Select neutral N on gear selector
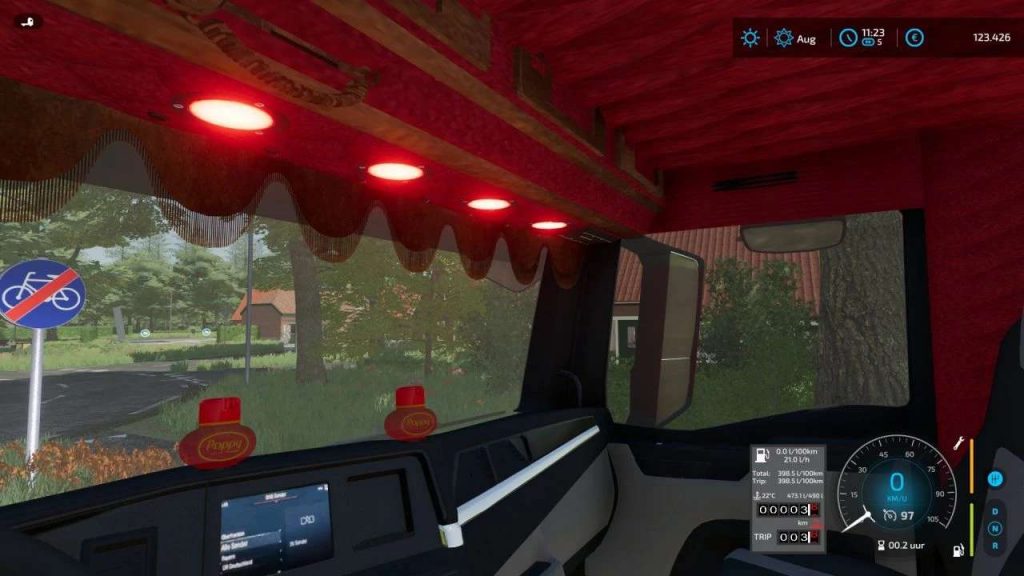This screenshot has height=576, width=1024. coord(995,529)
